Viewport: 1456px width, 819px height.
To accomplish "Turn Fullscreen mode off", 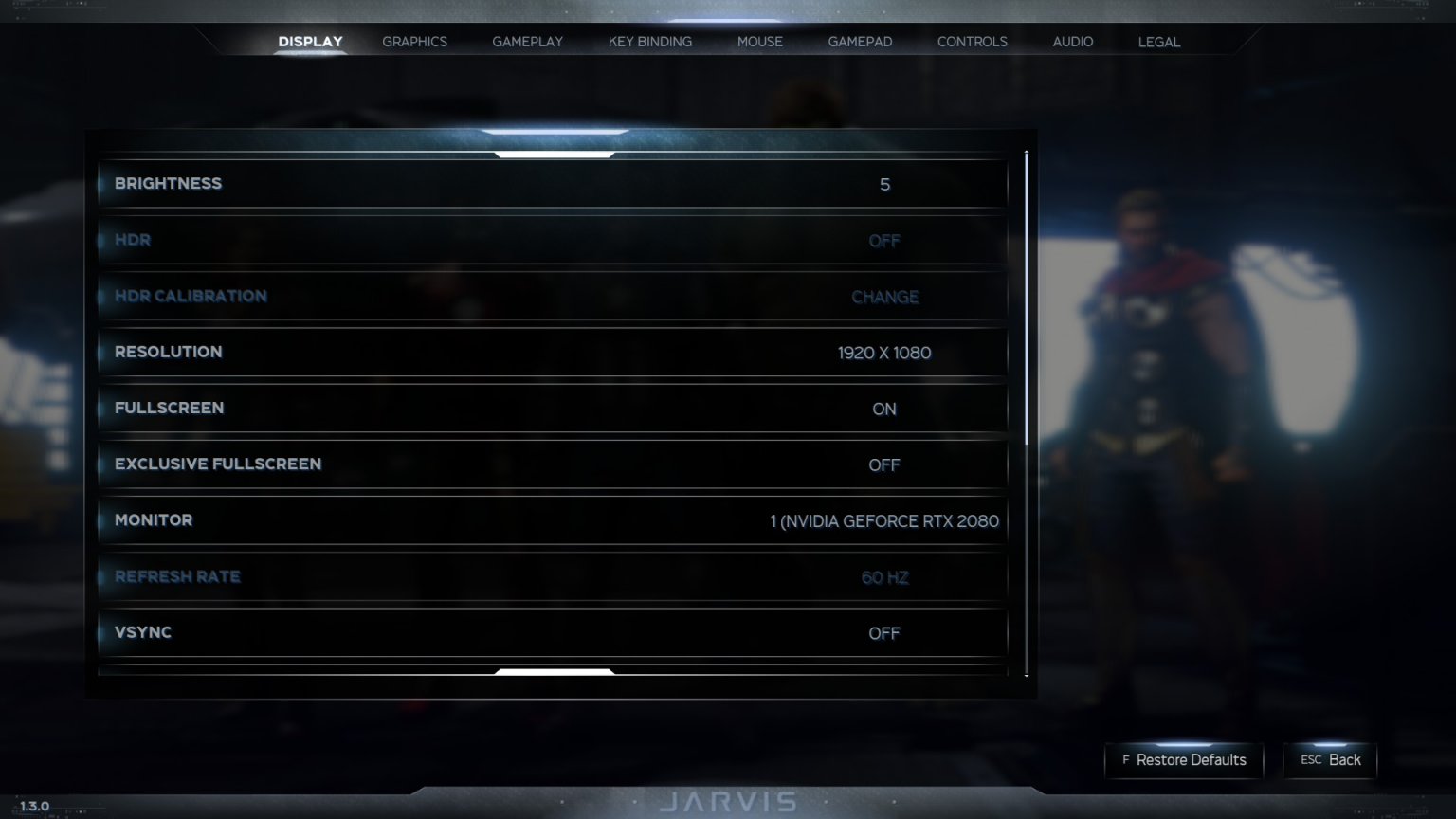I will [883, 409].
